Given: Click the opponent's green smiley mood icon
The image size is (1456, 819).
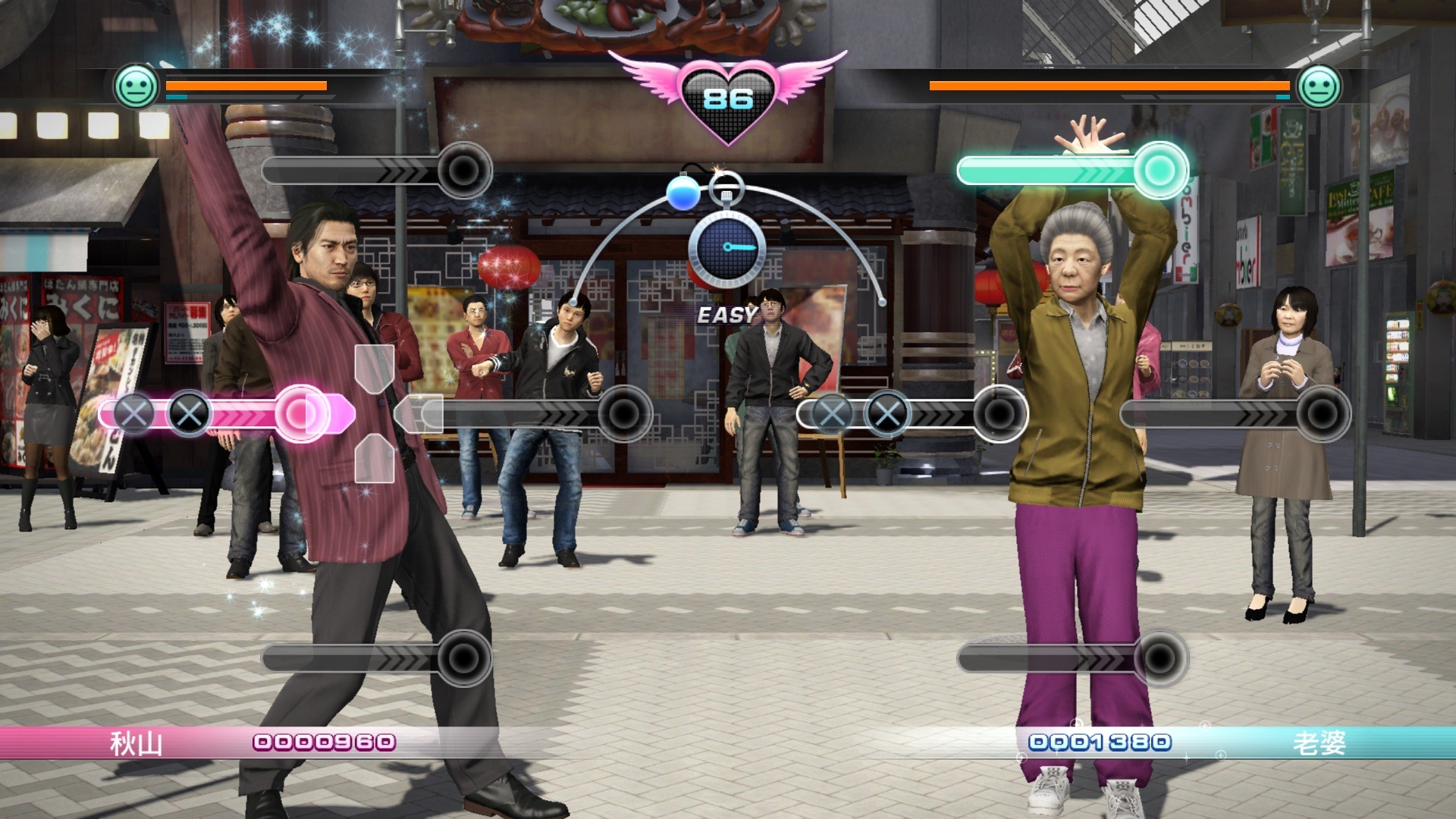Looking at the screenshot, I should (1319, 86).
